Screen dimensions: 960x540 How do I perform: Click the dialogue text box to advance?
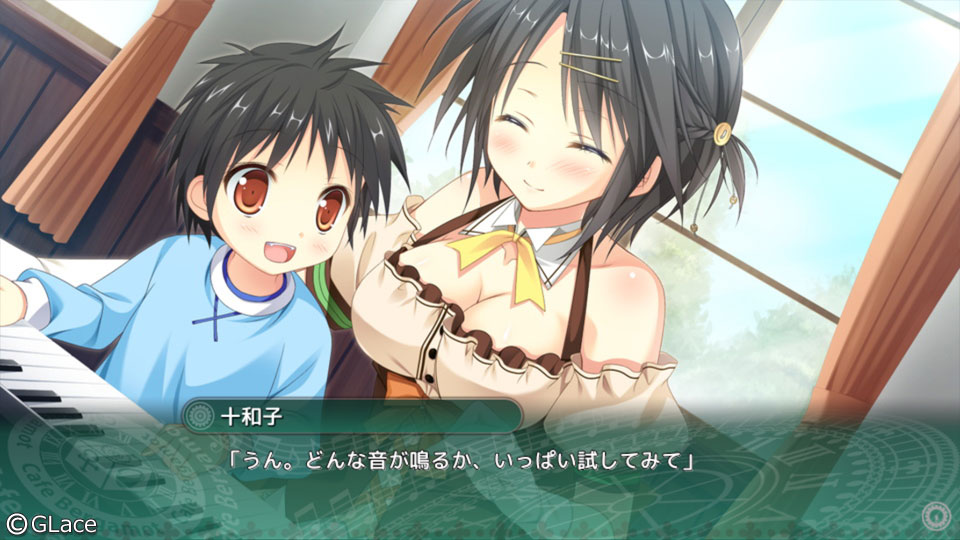(x=480, y=470)
